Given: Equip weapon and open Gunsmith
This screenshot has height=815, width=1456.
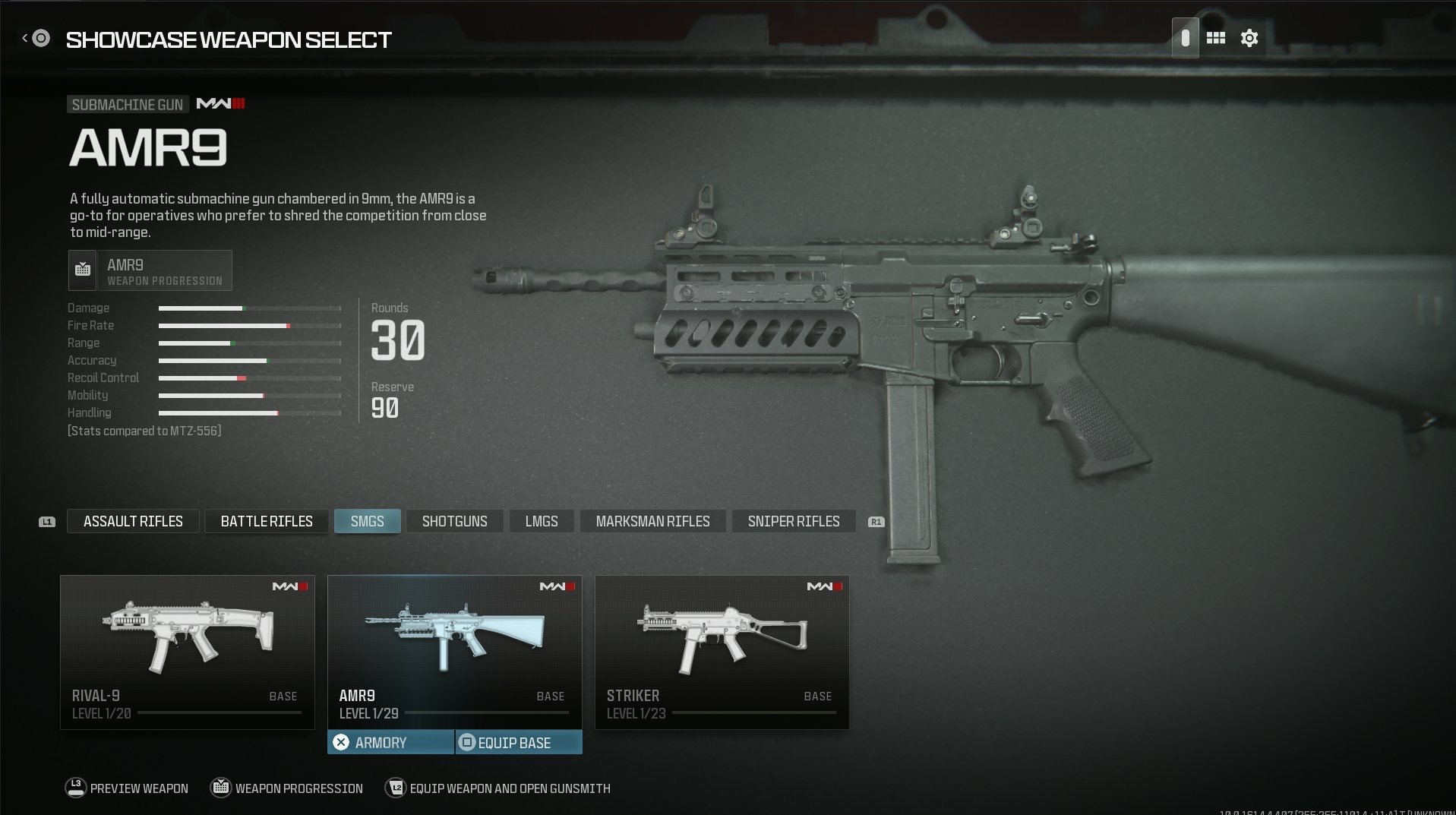Looking at the screenshot, I should pos(498,788).
